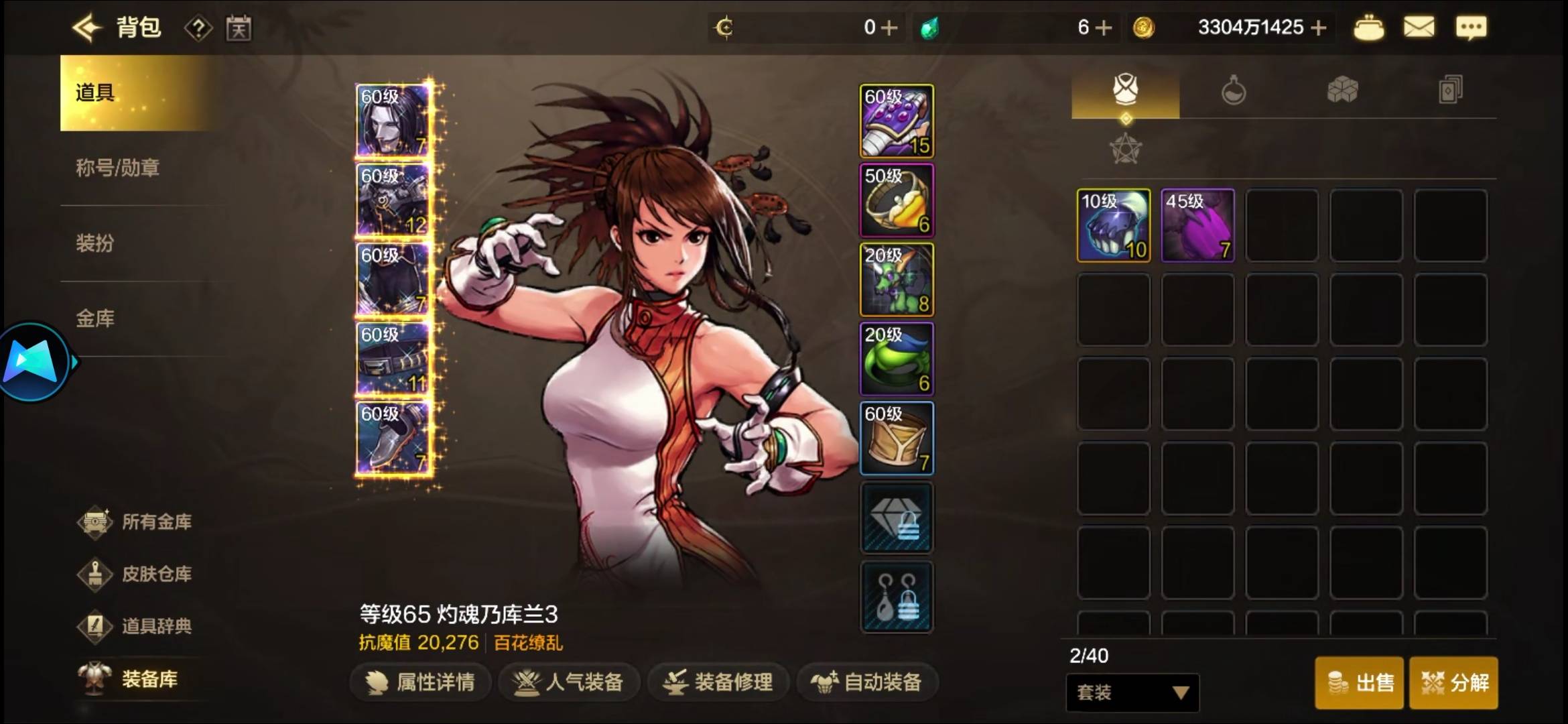Select the pentagram avatar sub-tab icon
The image size is (1568, 724).
point(1125,149)
